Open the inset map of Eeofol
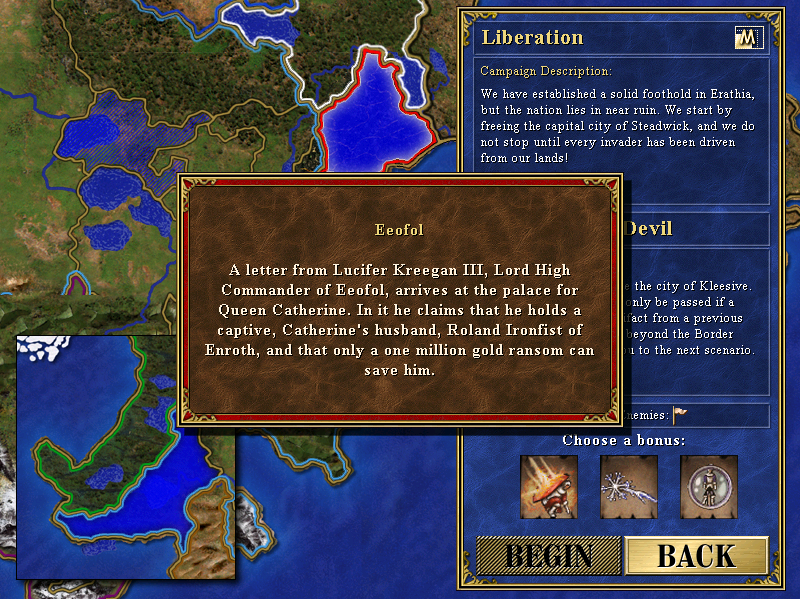Image resolution: width=800 pixels, height=599 pixels. [126, 457]
